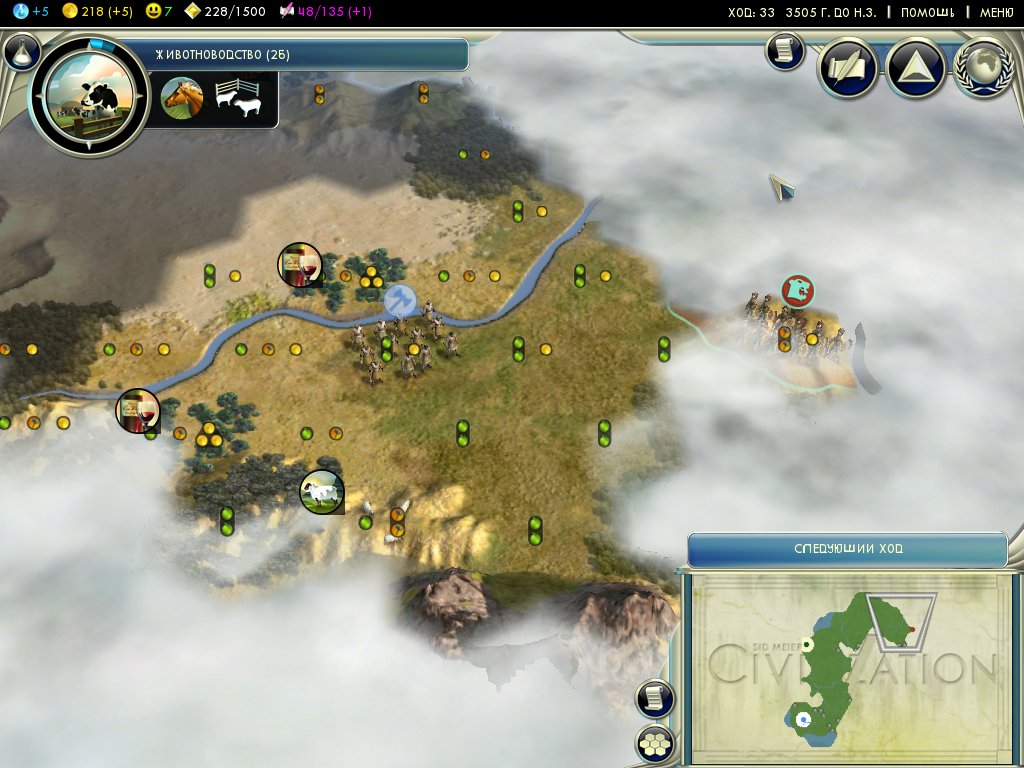Open Помощь (help) in the top bar
The height and width of the screenshot is (768, 1024).
coord(926,12)
